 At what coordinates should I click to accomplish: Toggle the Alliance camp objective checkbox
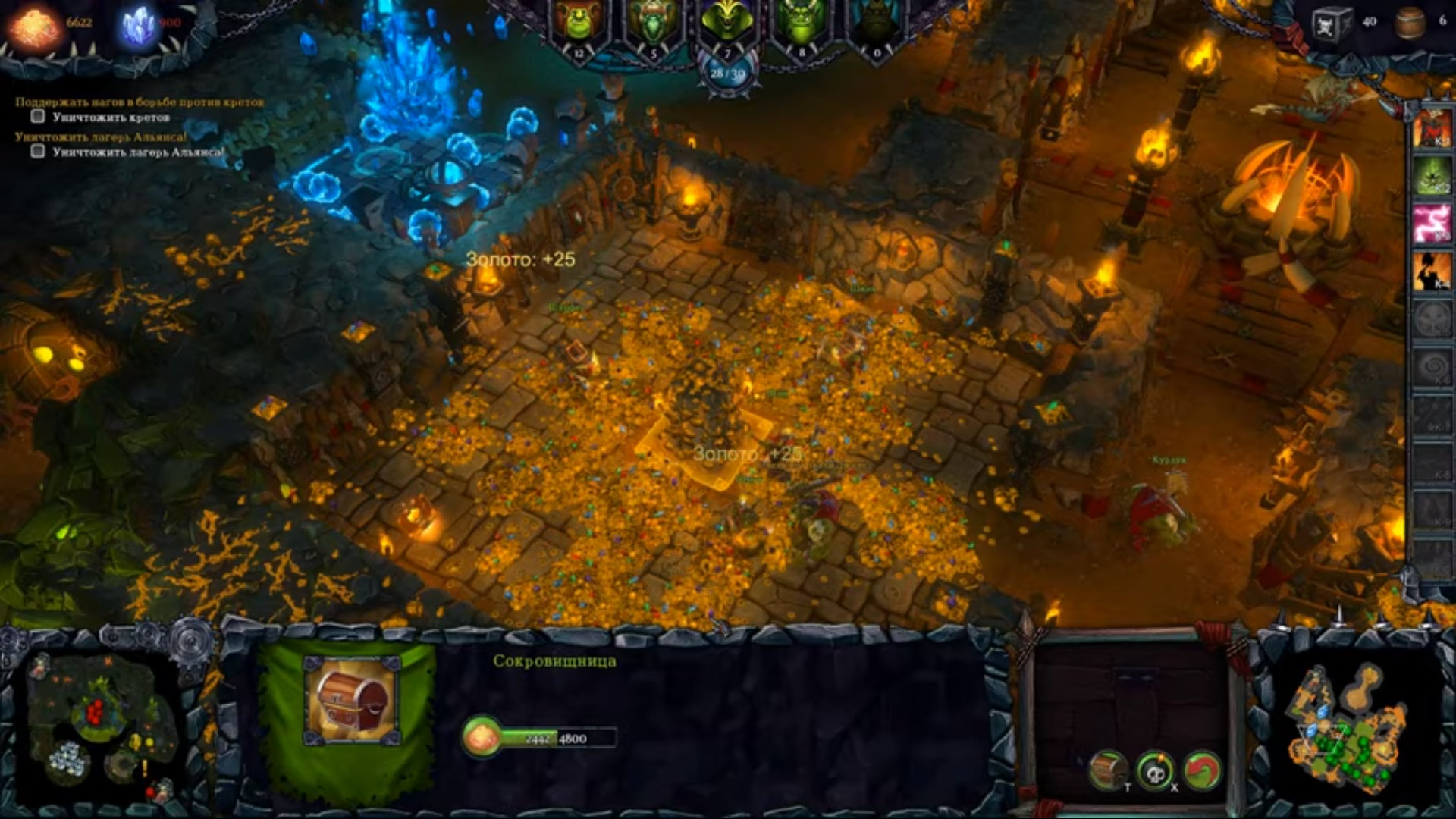38,151
